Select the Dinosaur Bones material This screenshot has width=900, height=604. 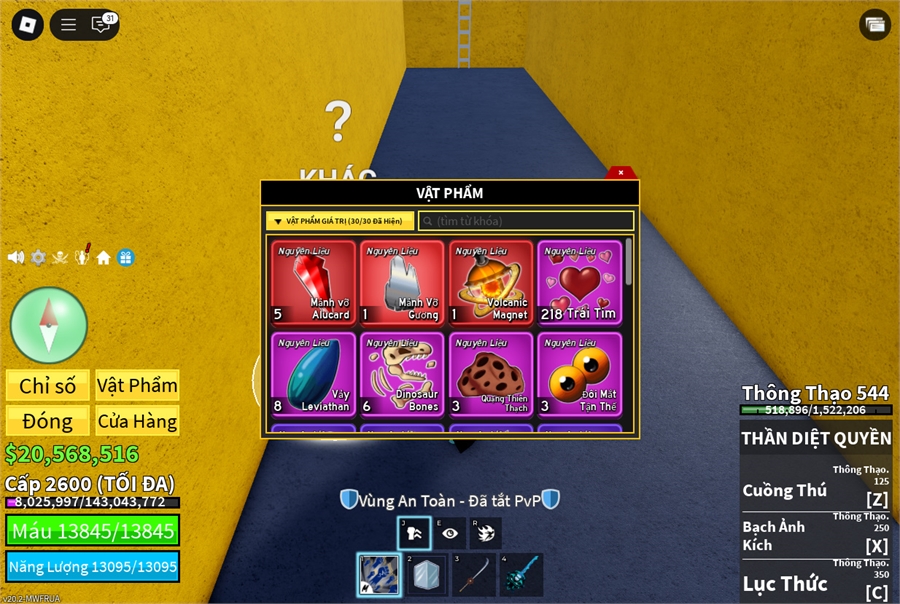[x=402, y=374]
